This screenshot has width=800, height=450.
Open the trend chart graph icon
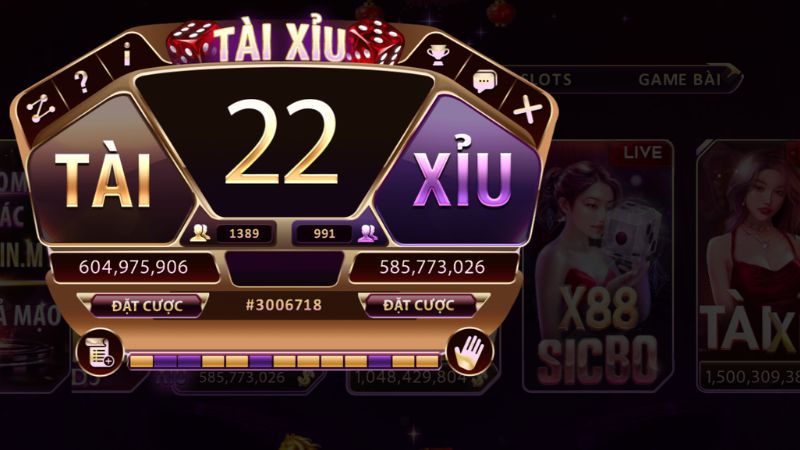coord(40,108)
